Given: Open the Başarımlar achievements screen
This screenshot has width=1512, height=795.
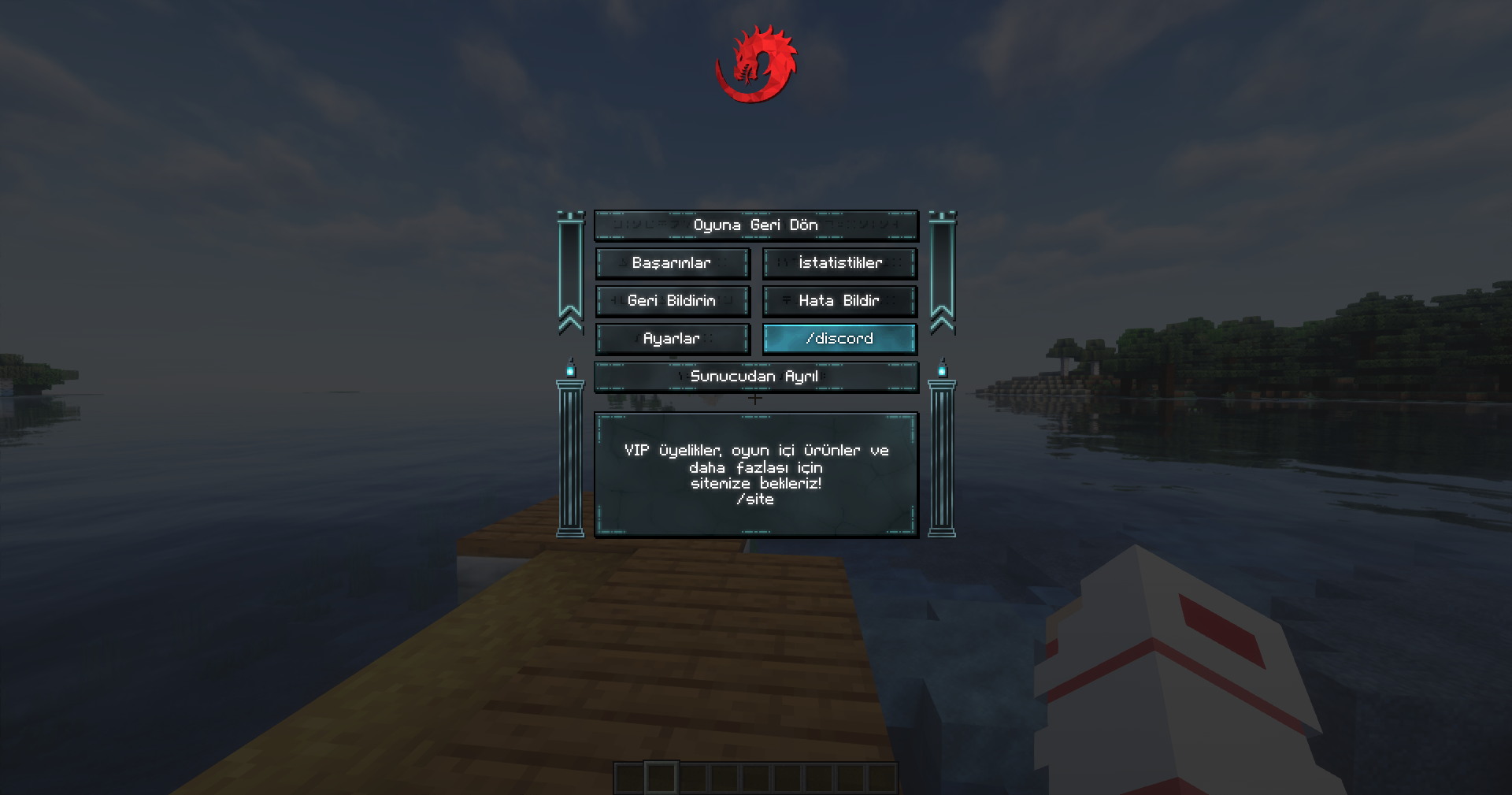Looking at the screenshot, I should (672, 263).
